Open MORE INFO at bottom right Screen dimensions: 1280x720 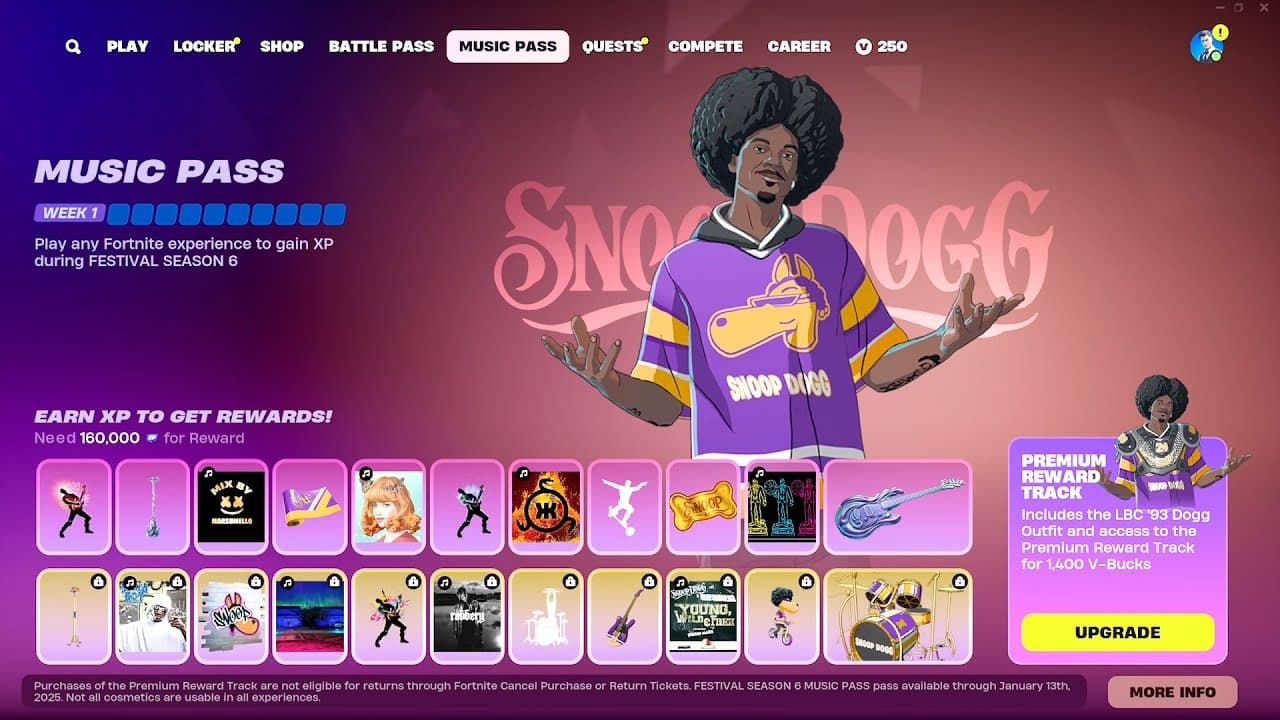pyautogui.click(x=1171, y=691)
